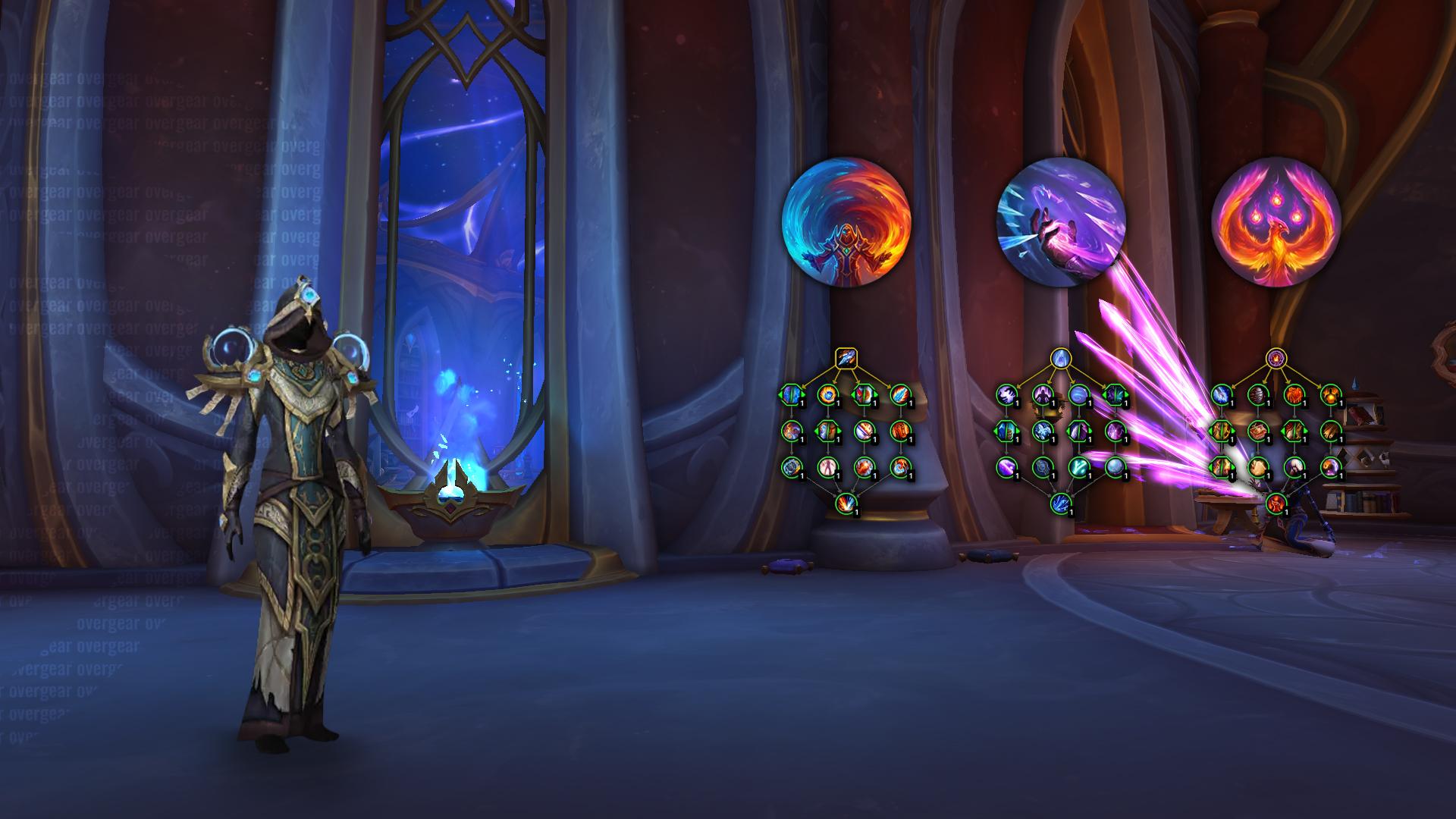The image size is (1456, 819).
Task: Choose the purple-lit hooded figure talent
Action: click(1043, 394)
